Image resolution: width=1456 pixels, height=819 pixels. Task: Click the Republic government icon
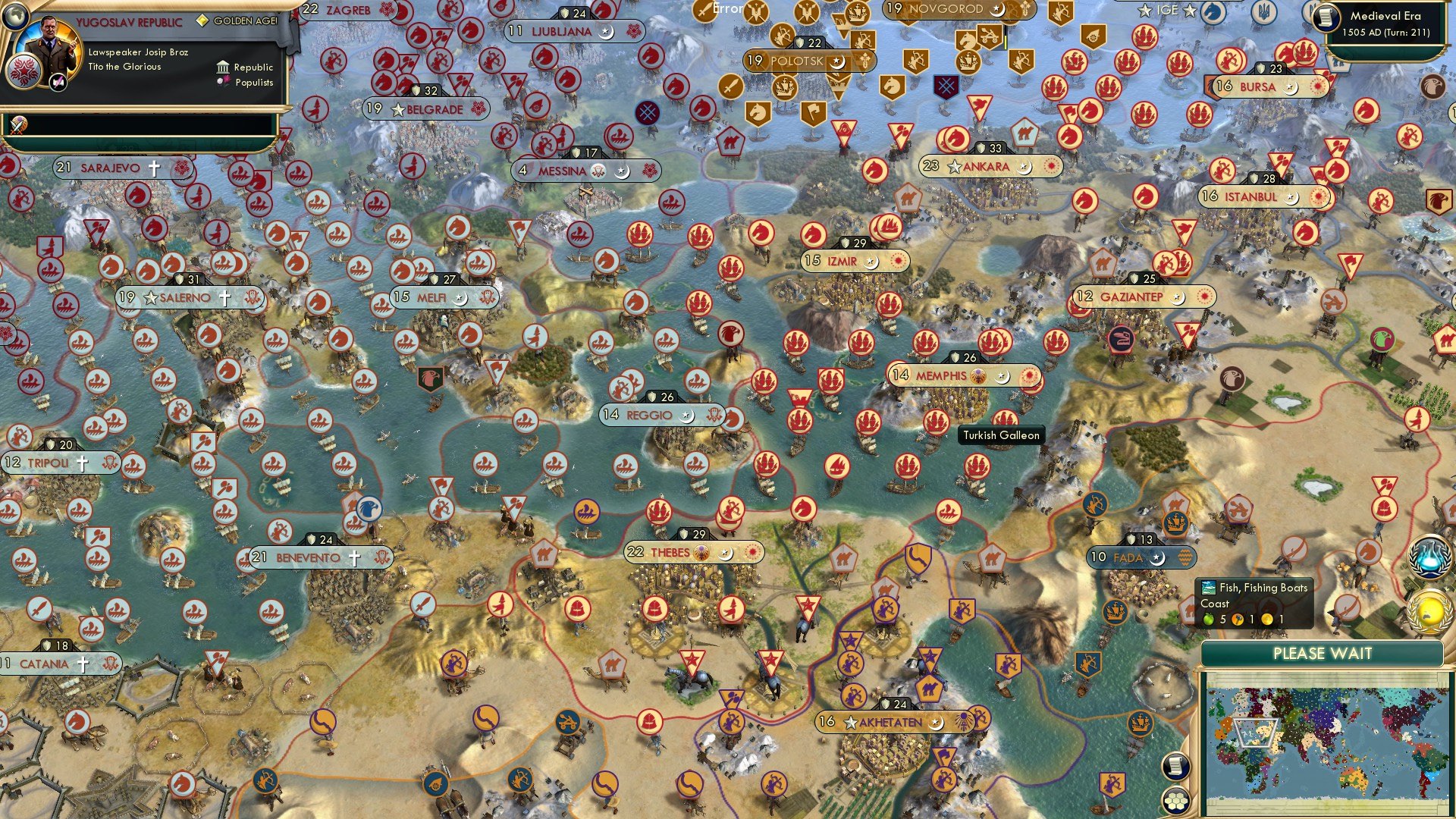click(x=224, y=67)
